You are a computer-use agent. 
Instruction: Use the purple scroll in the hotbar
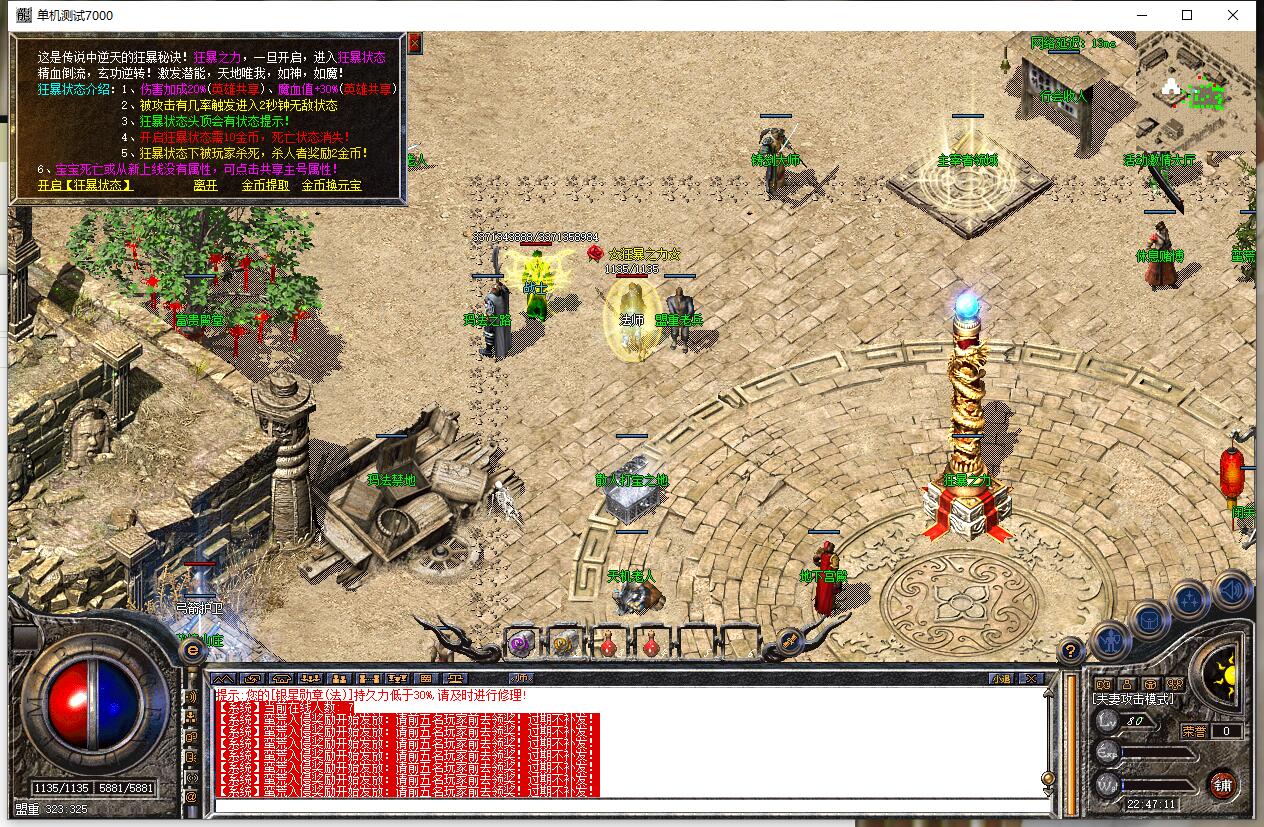point(520,645)
